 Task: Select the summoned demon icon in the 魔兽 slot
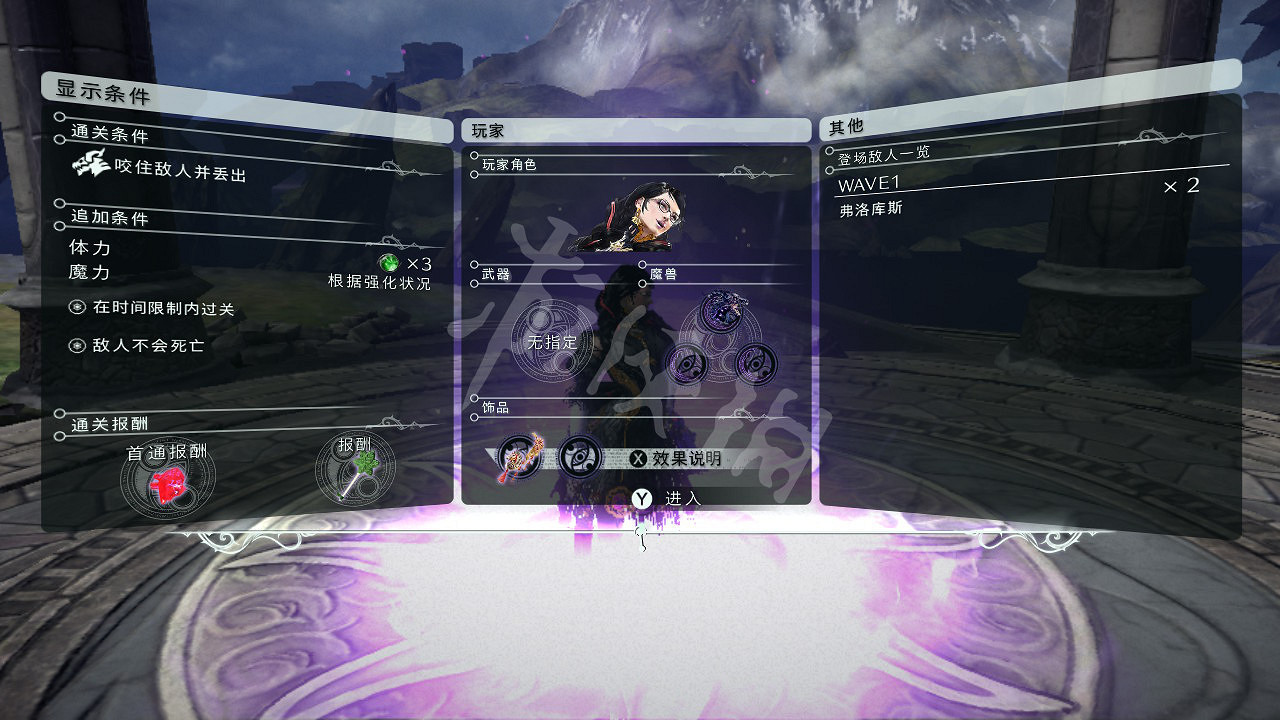719,311
